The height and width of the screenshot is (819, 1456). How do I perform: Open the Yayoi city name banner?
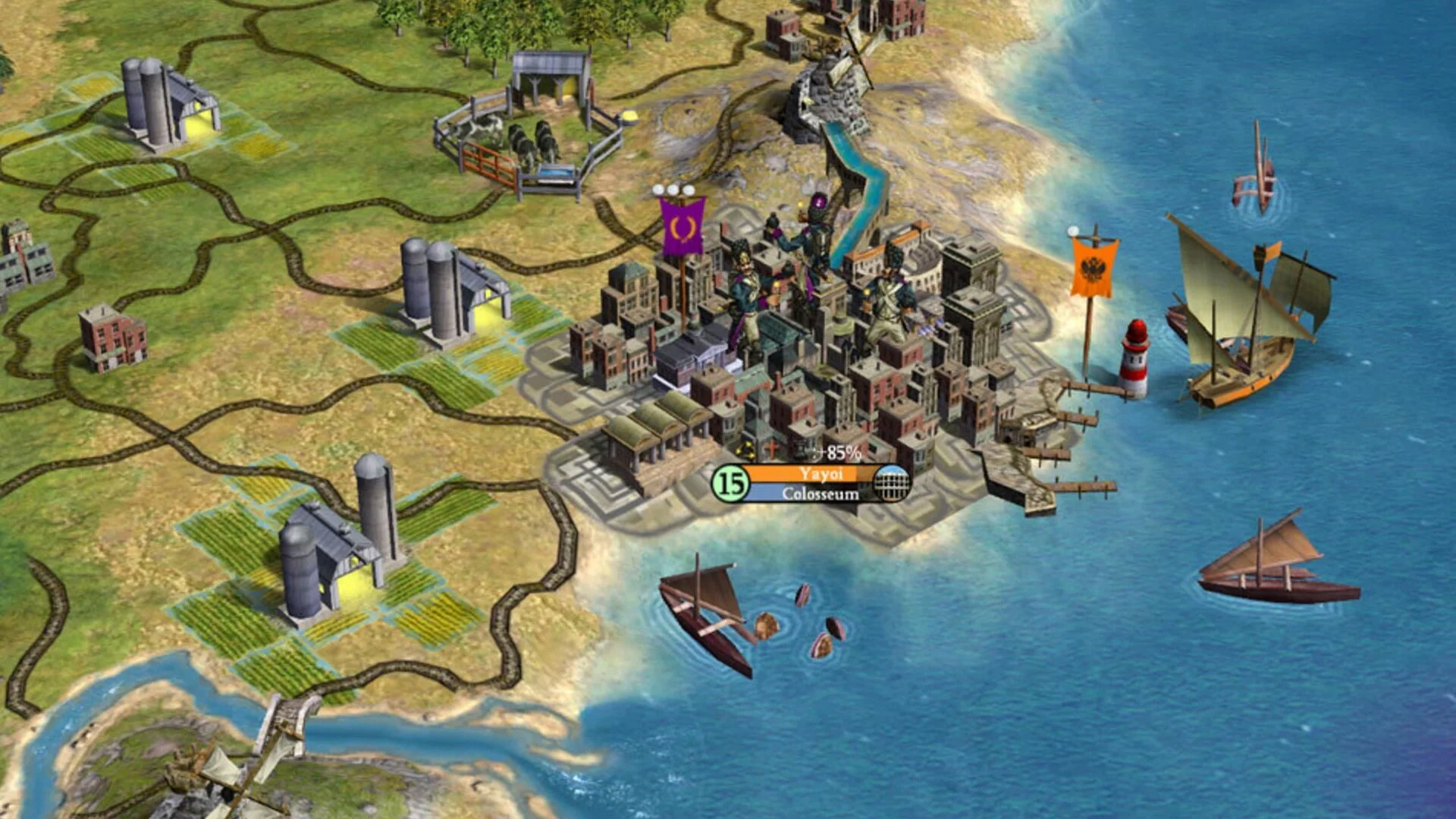(821, 474)
